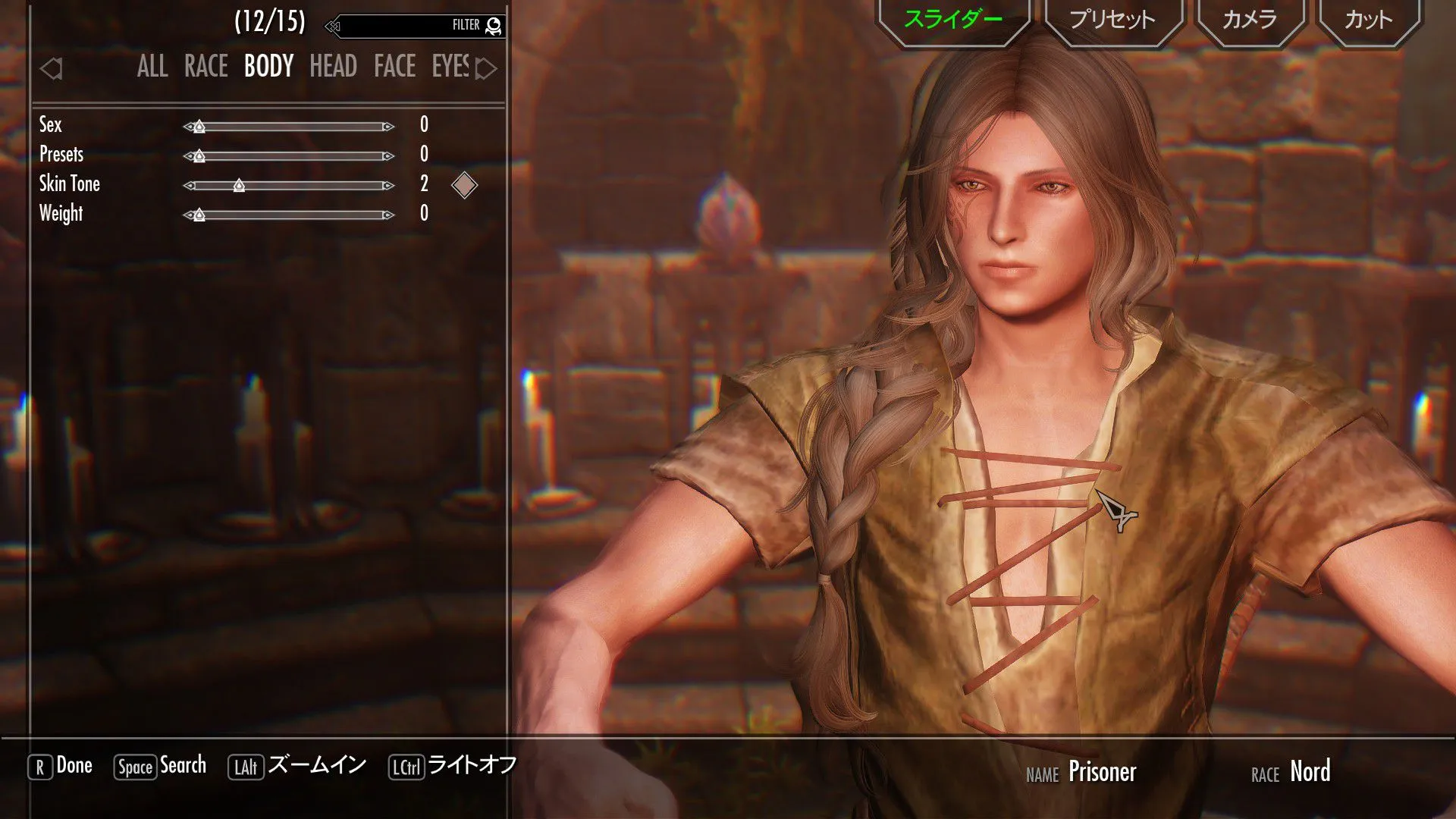Adjust the Weight slider
Viewport: 1456px width, 819px height.
point(288,215)
